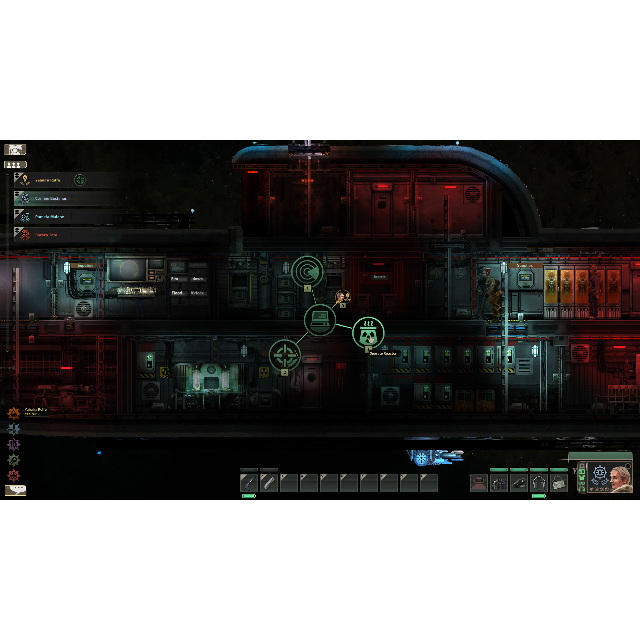Click the bag equipment slot beside portrait

pos(558,483)
